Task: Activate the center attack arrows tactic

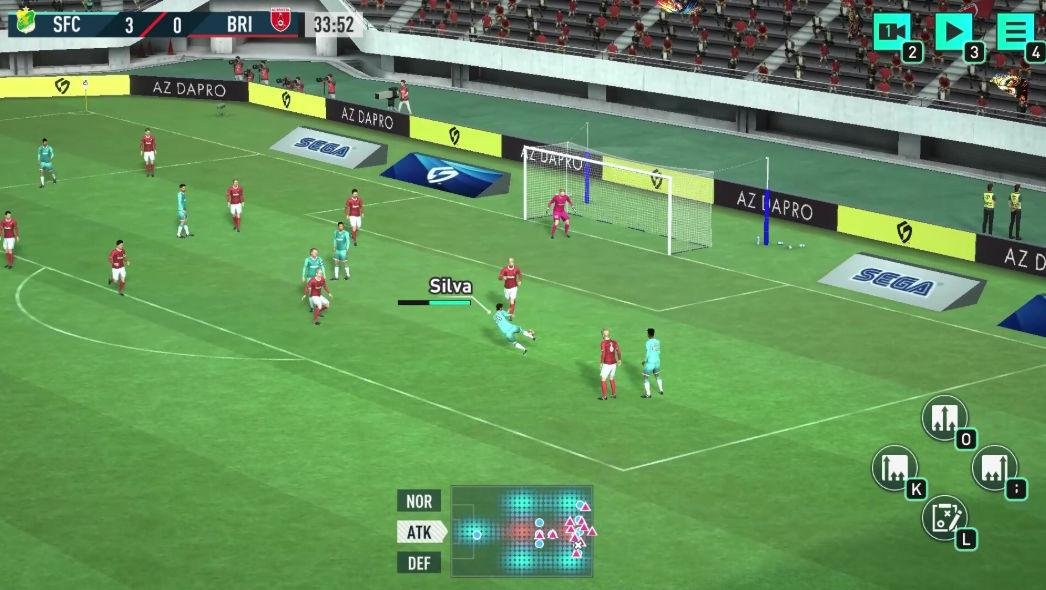Action: coord(944,417)
